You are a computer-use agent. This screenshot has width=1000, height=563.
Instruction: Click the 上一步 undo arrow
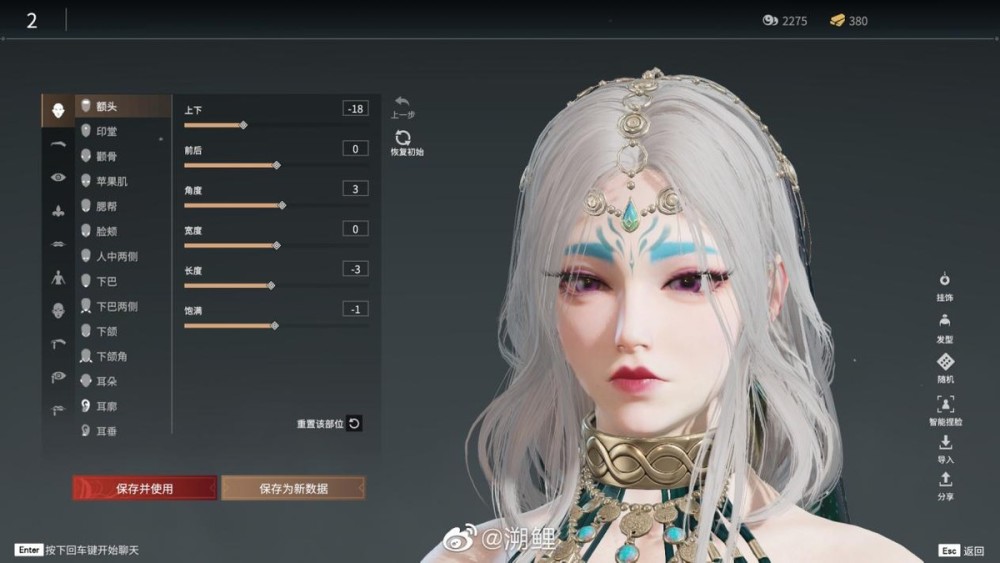[x=402, y=102]
